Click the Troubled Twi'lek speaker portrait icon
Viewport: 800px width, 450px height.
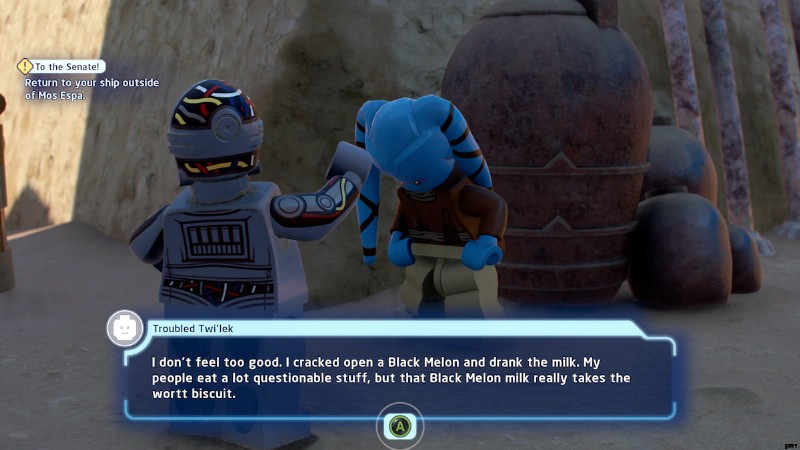pyautogui.click(x=125, y=327)
